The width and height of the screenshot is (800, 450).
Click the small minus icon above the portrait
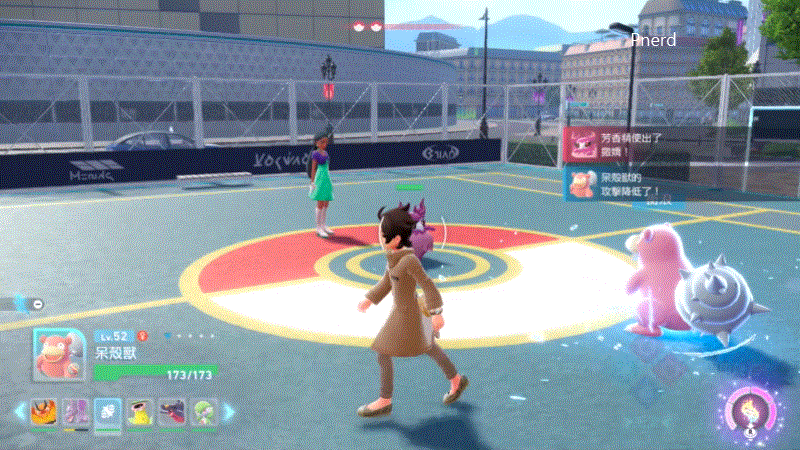pyautogui.click(x=37, y=303)
